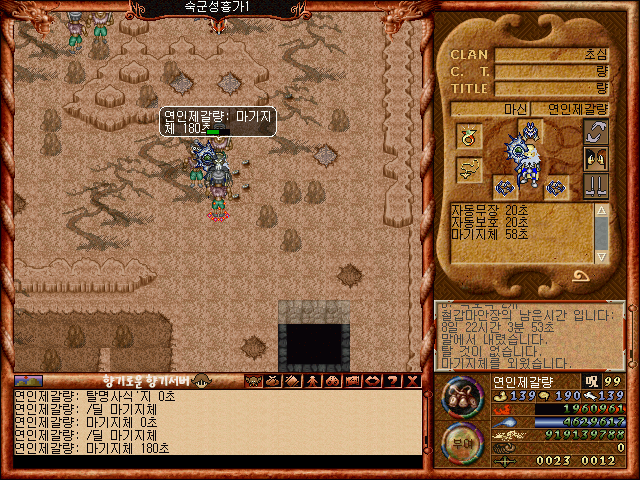The image size is (640, 480).
Task: Open help with the question mark button
Action: pos(391,381)
